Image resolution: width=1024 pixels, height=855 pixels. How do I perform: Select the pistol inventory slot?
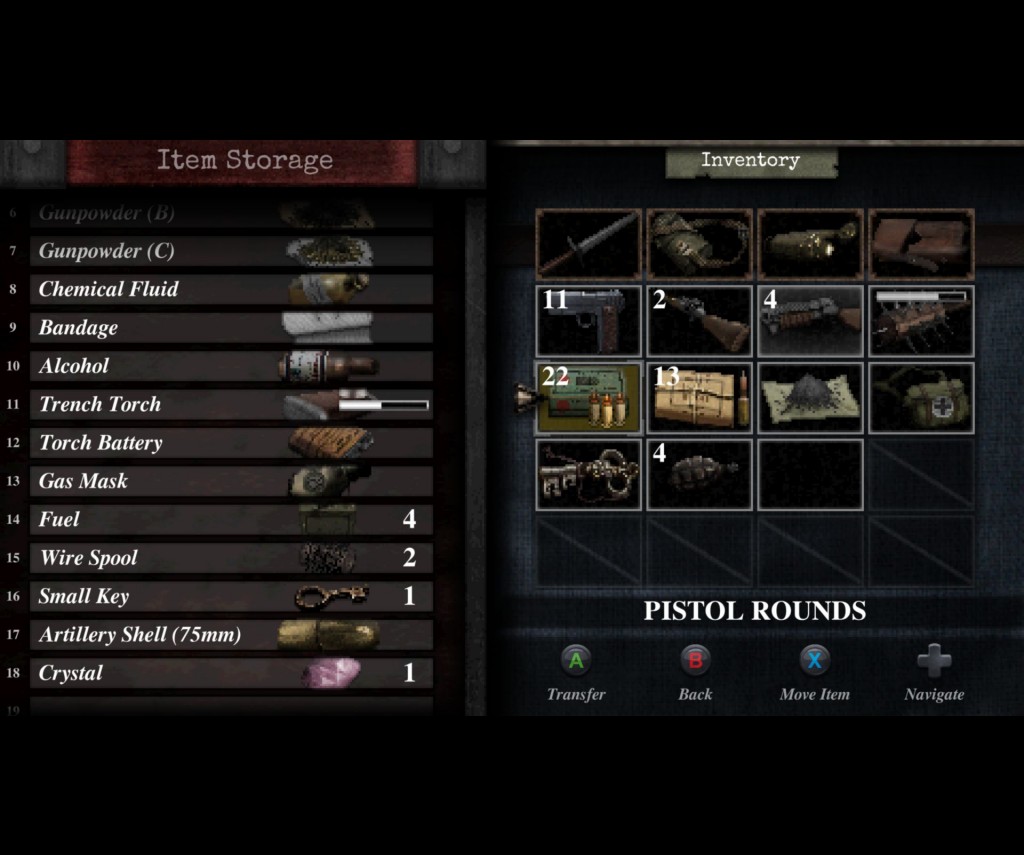coord(588,321)
